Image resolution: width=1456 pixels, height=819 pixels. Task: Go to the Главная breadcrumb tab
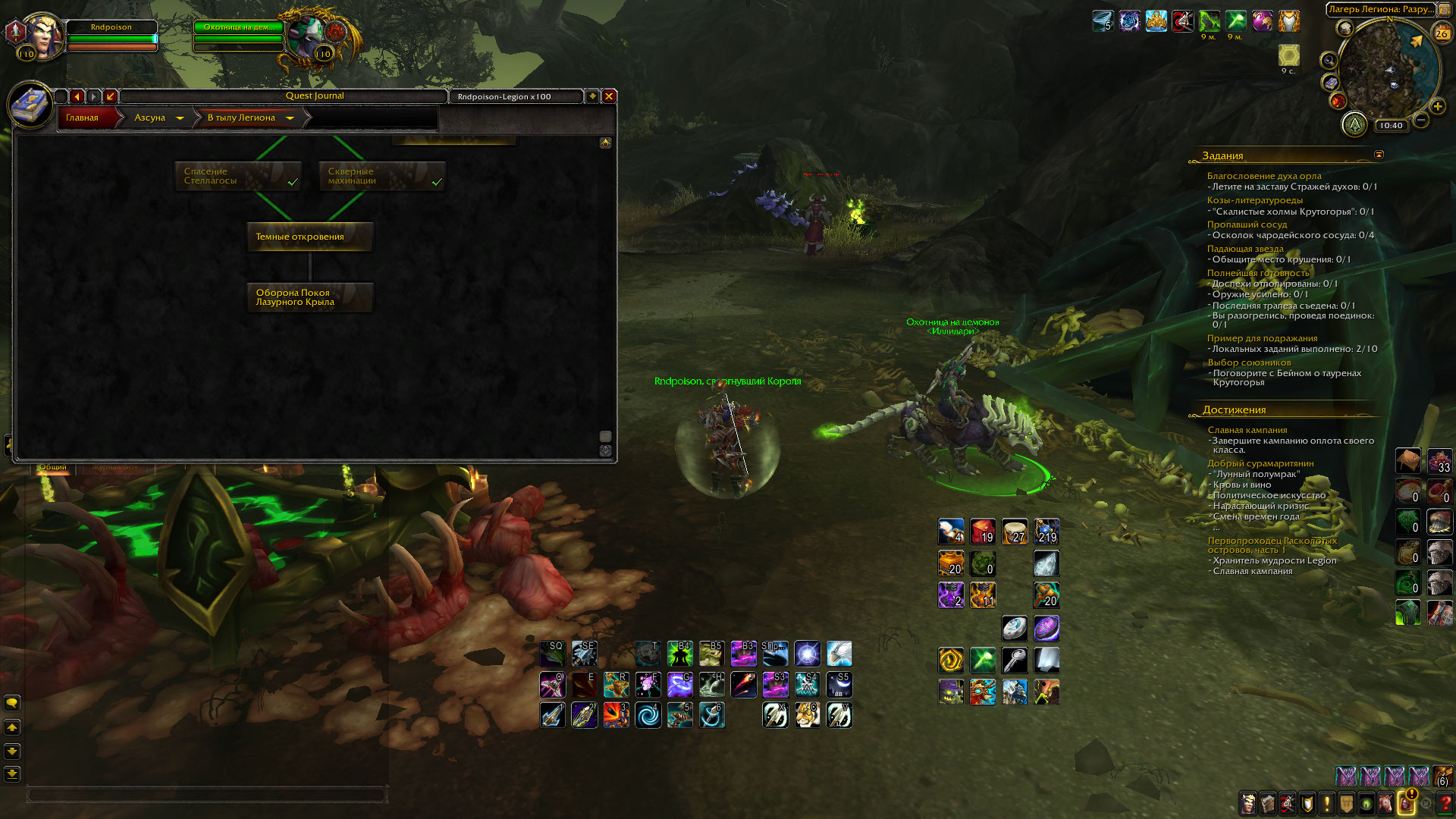tap(83, 118)
